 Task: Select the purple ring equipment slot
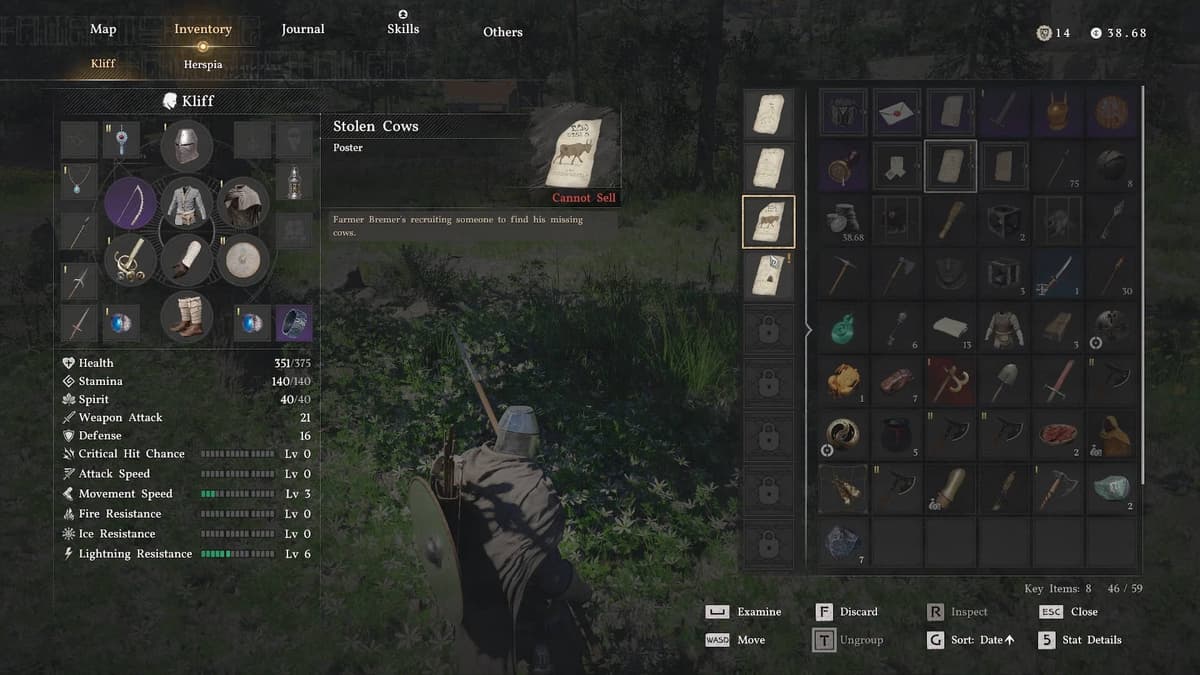[293, 322]
